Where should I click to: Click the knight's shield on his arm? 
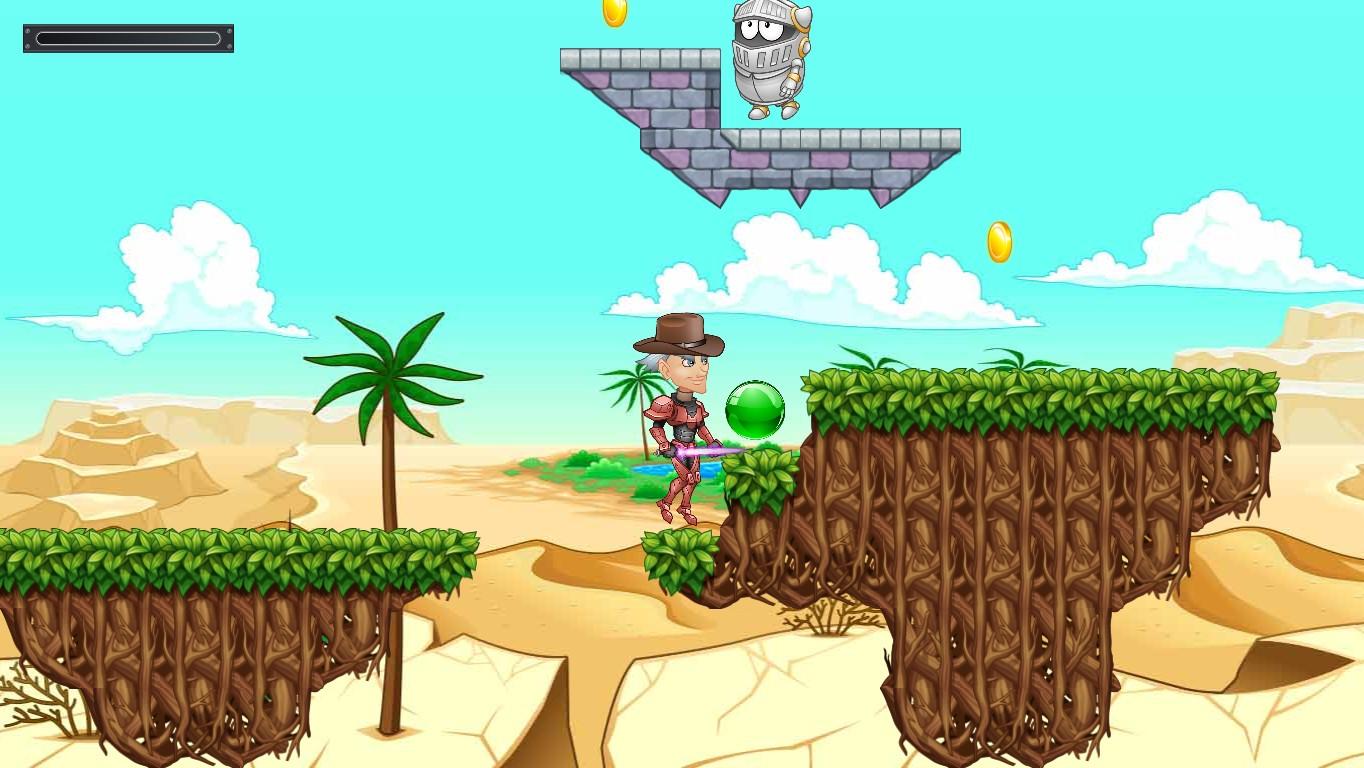[x=805, y=45]
